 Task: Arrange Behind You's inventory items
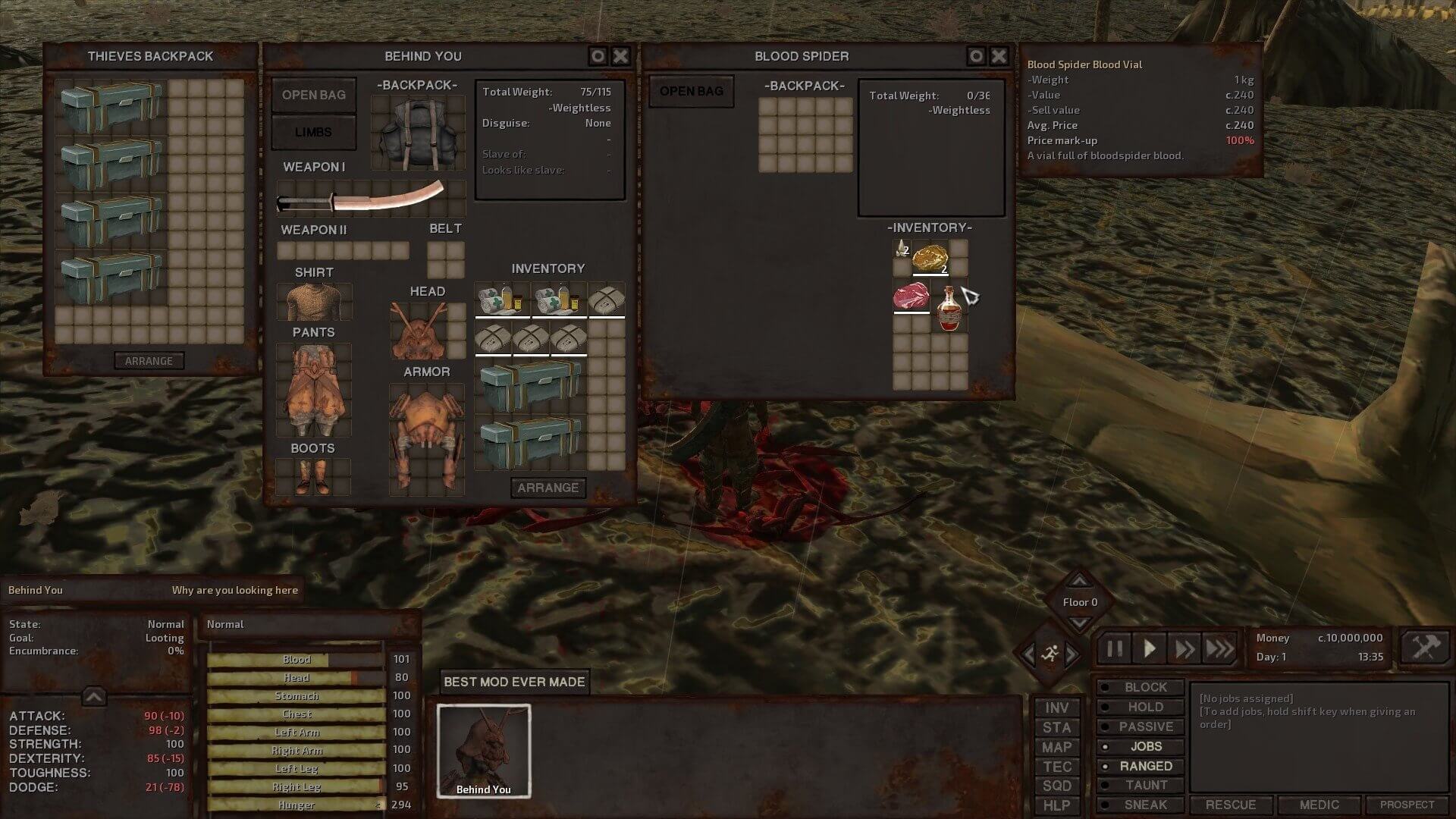tap(548, 488)
